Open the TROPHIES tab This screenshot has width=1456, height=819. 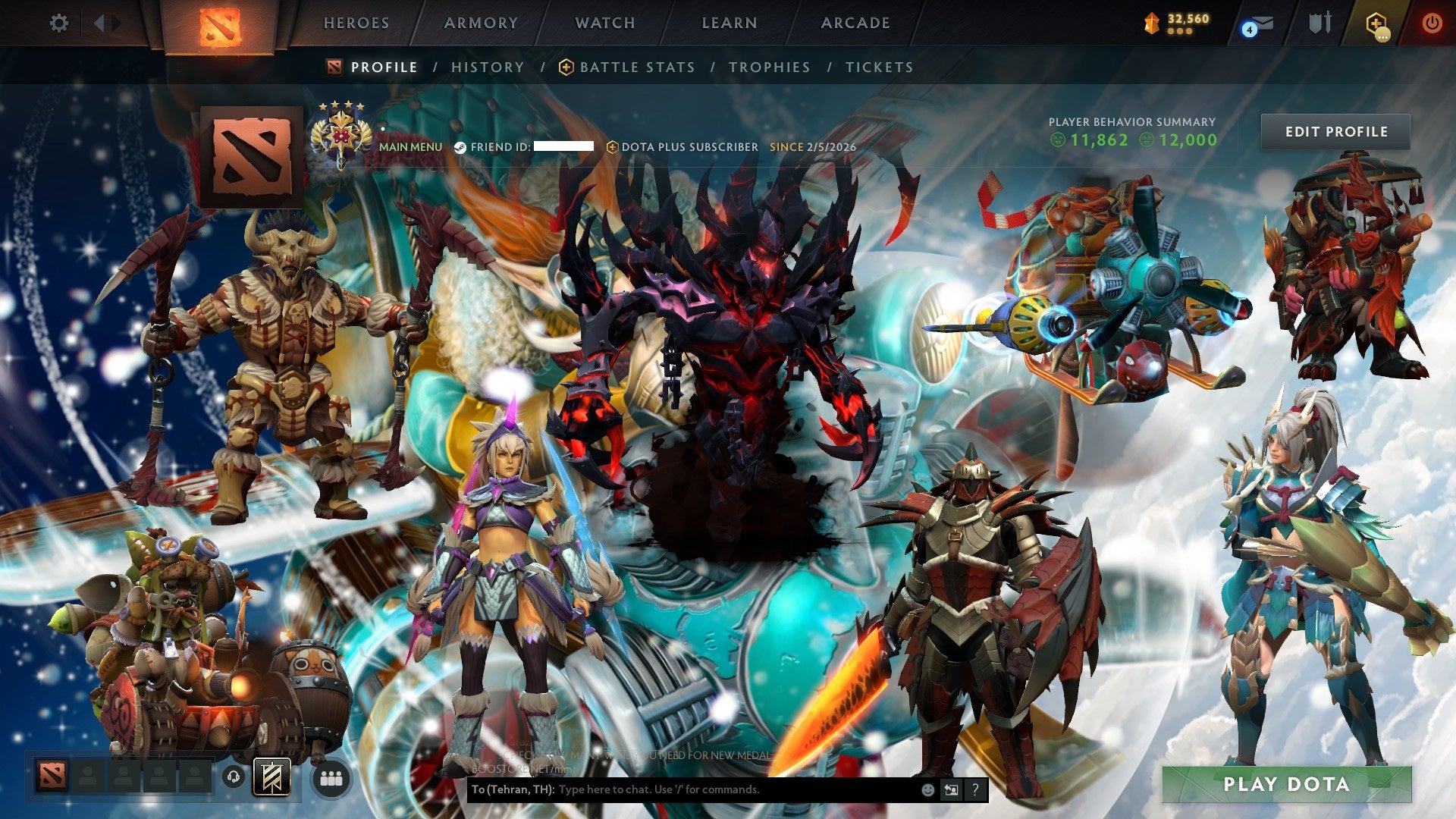tap(770, 67)
